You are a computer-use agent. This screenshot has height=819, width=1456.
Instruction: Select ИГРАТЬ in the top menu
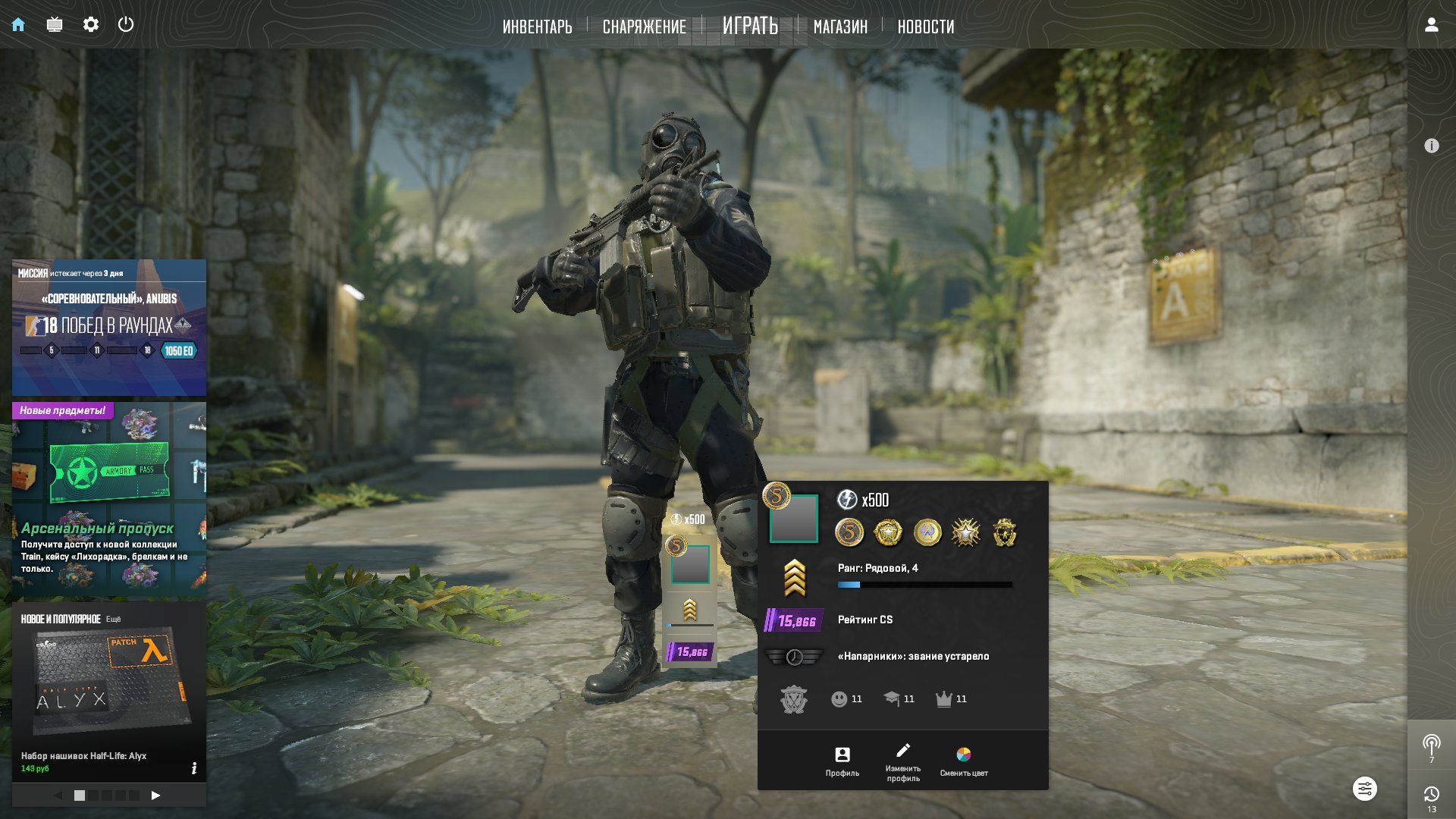coord(750,26)
